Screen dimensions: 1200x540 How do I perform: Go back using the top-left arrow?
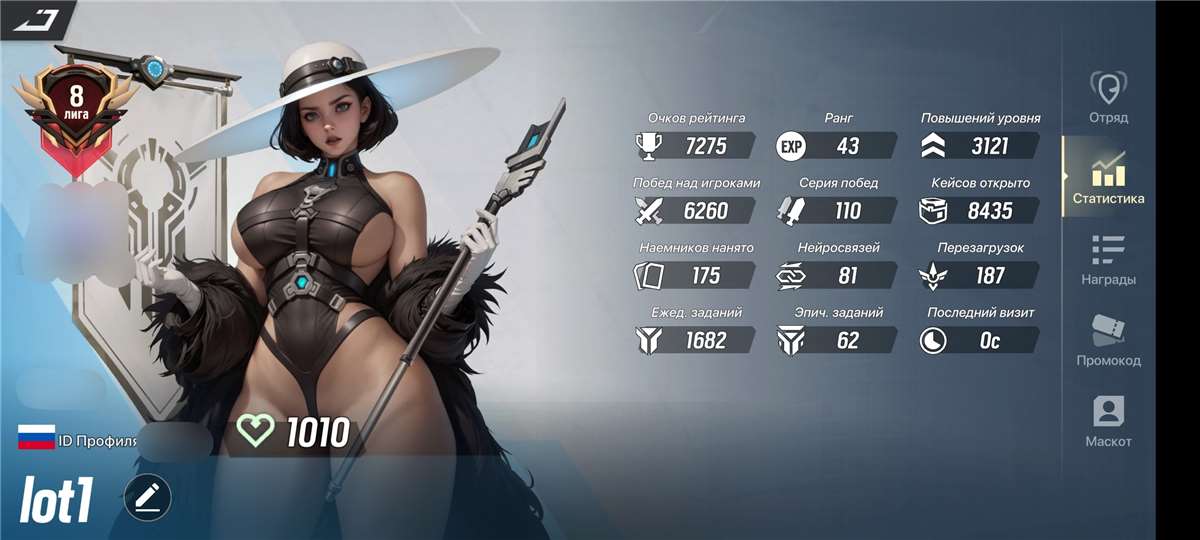(33, 18)
